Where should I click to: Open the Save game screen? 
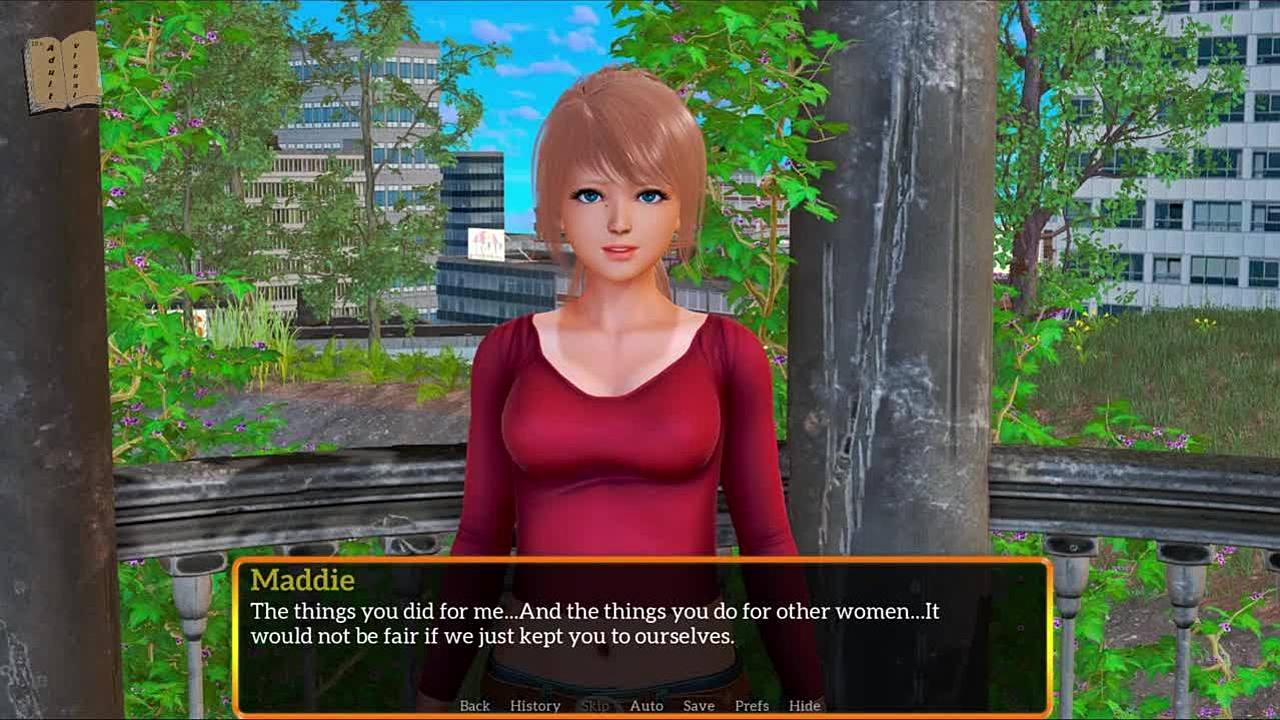click(698, 706)
